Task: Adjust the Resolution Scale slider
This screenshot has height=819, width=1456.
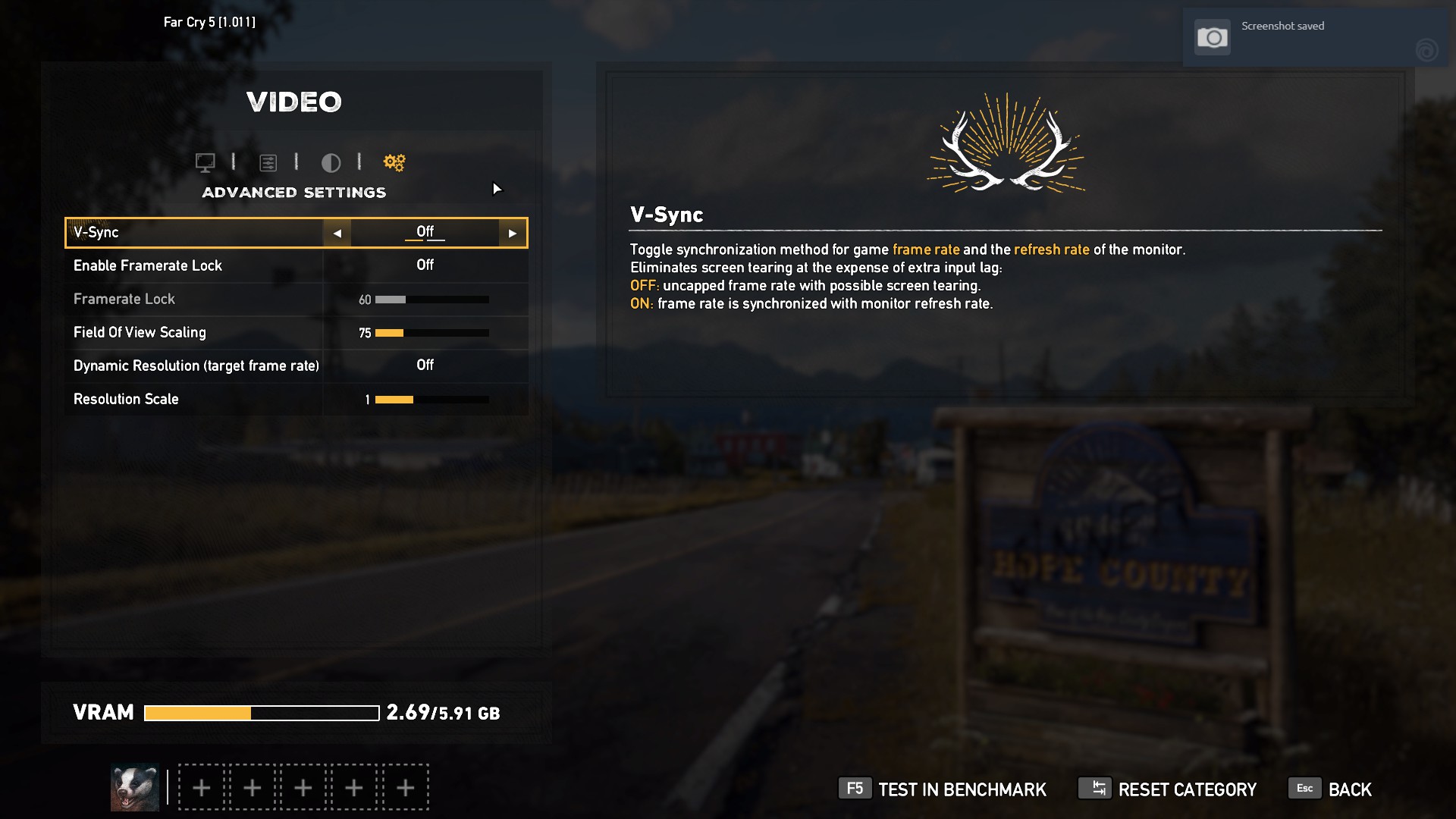Action: click(431, 400)
